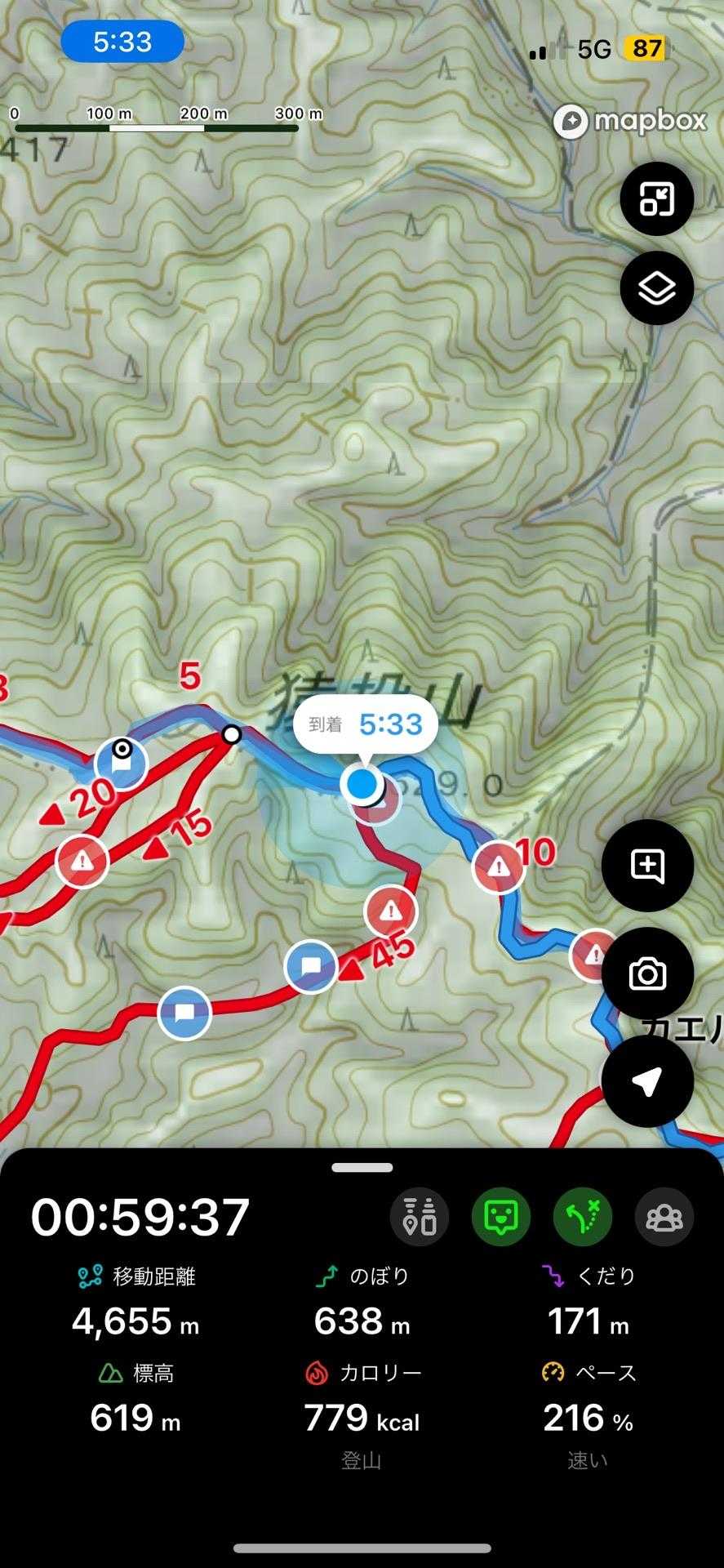The image size is (724, 1568).
Task: Open the map layers selector
Action: 656,288
